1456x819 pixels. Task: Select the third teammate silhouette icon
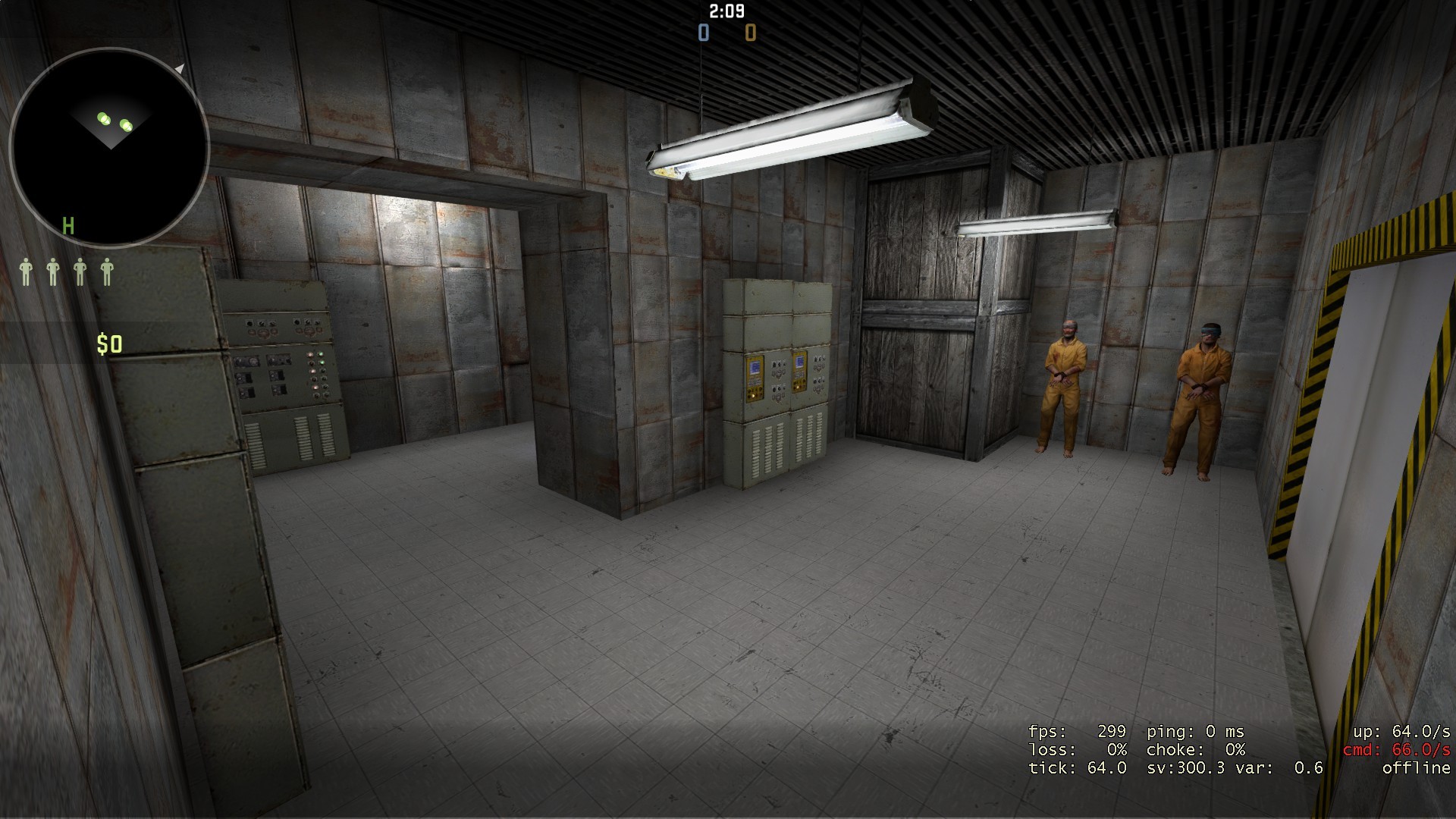[x=79, y=271]
